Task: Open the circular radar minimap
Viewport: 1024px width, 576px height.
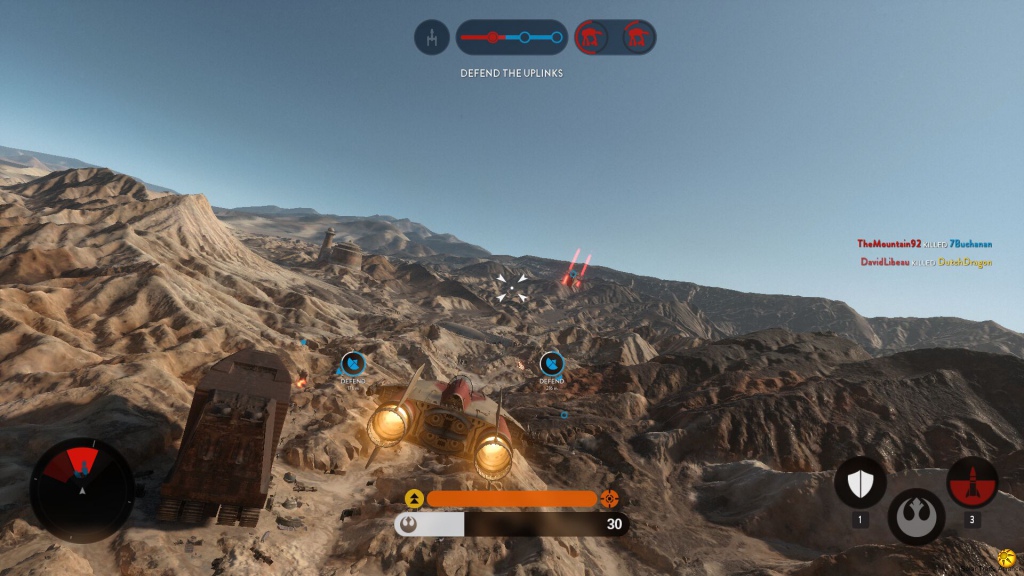Action: pos(82,489)
